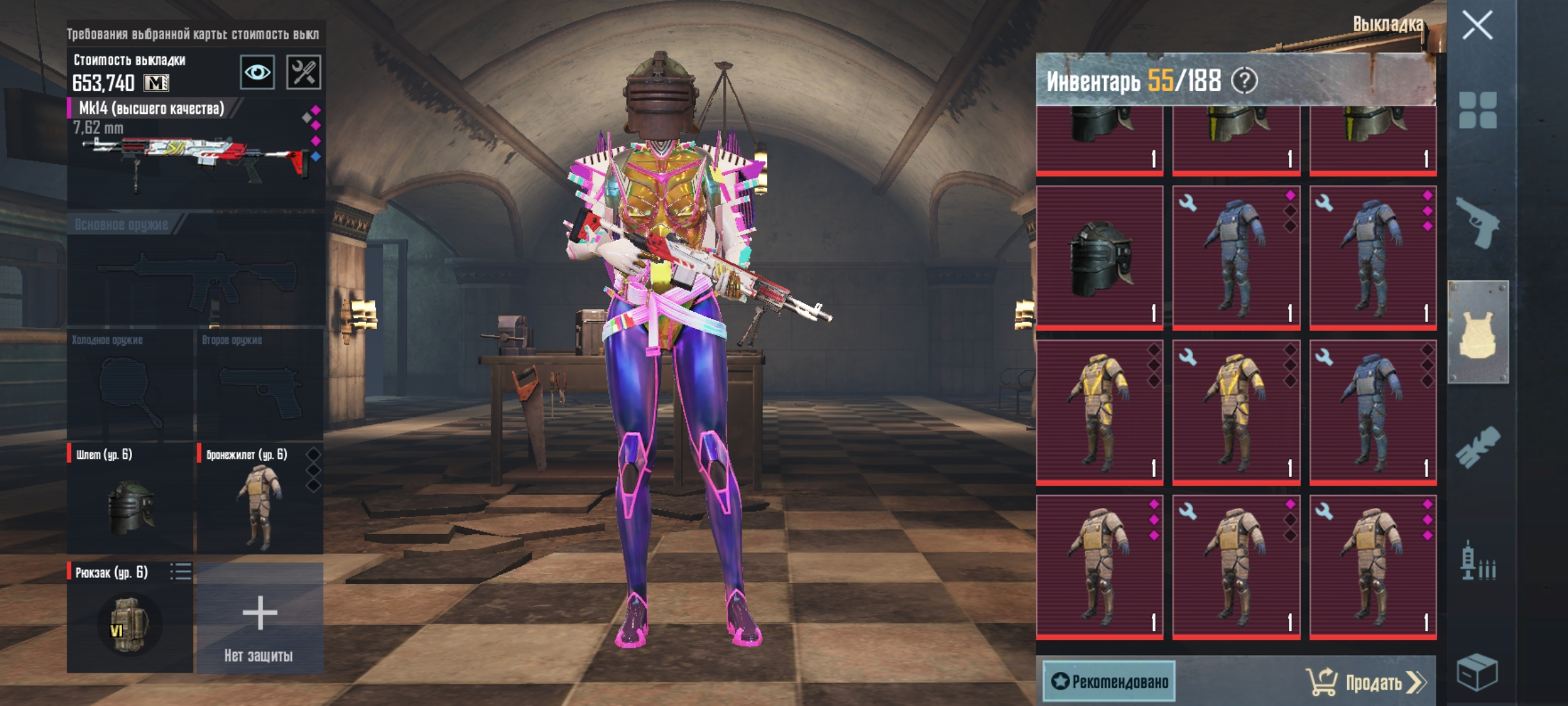
Task: Close the loadout screen with X
Action: (x=1477, y=26)
